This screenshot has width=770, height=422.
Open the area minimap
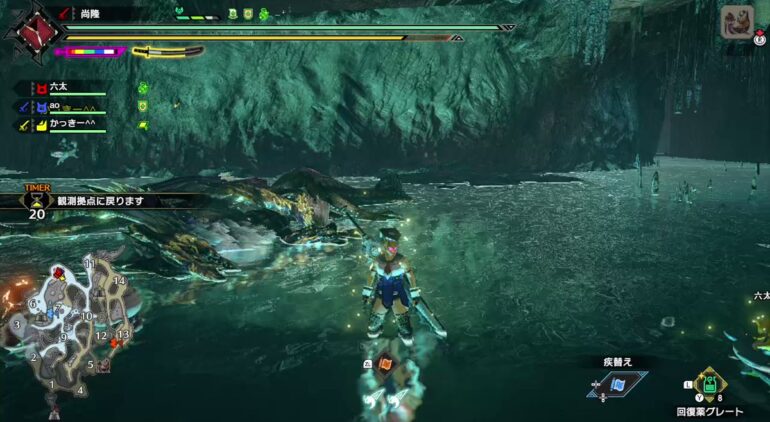(x=68, y=325)
